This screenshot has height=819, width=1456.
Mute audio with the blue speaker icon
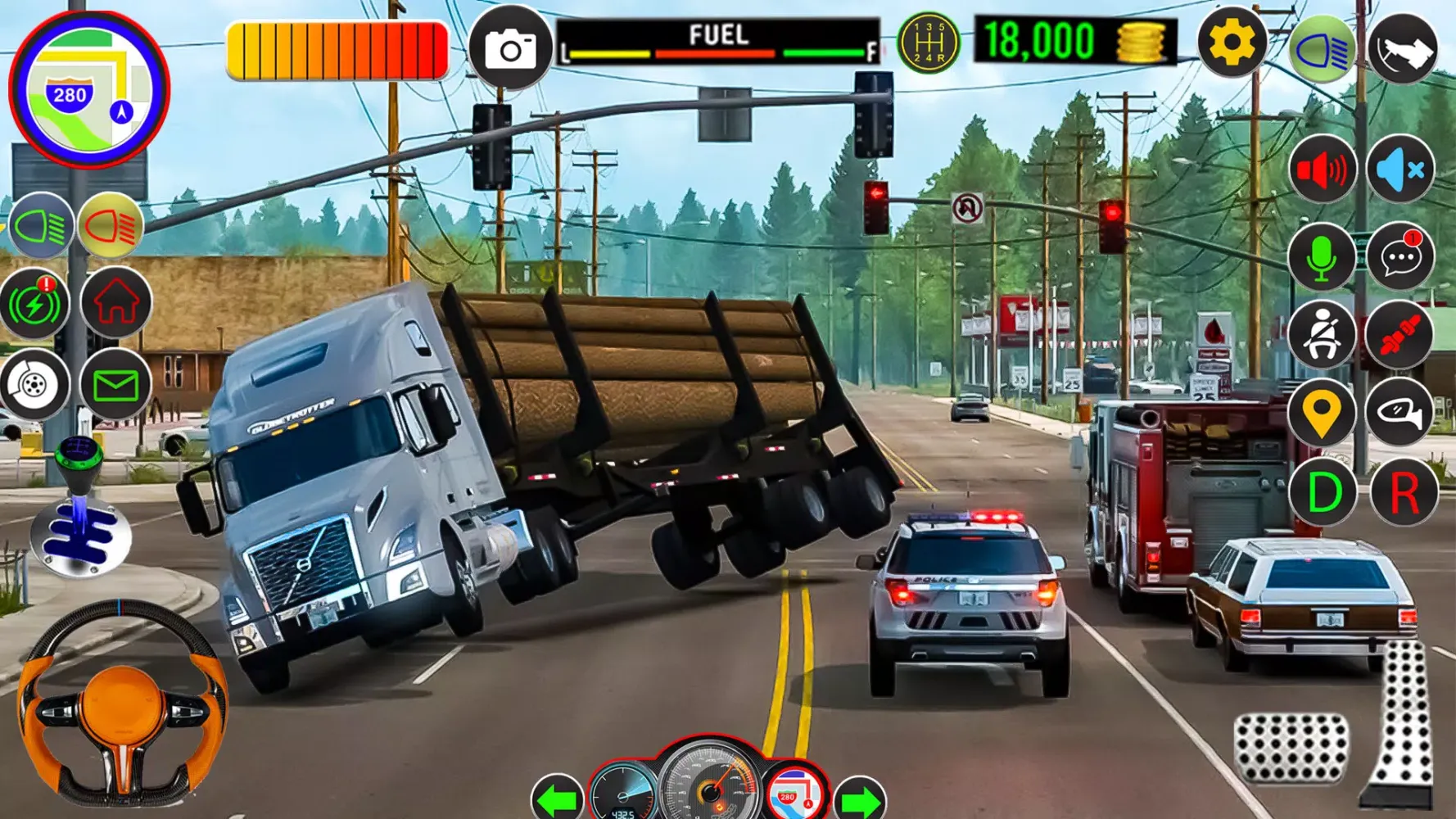(x=1400, y=170)
